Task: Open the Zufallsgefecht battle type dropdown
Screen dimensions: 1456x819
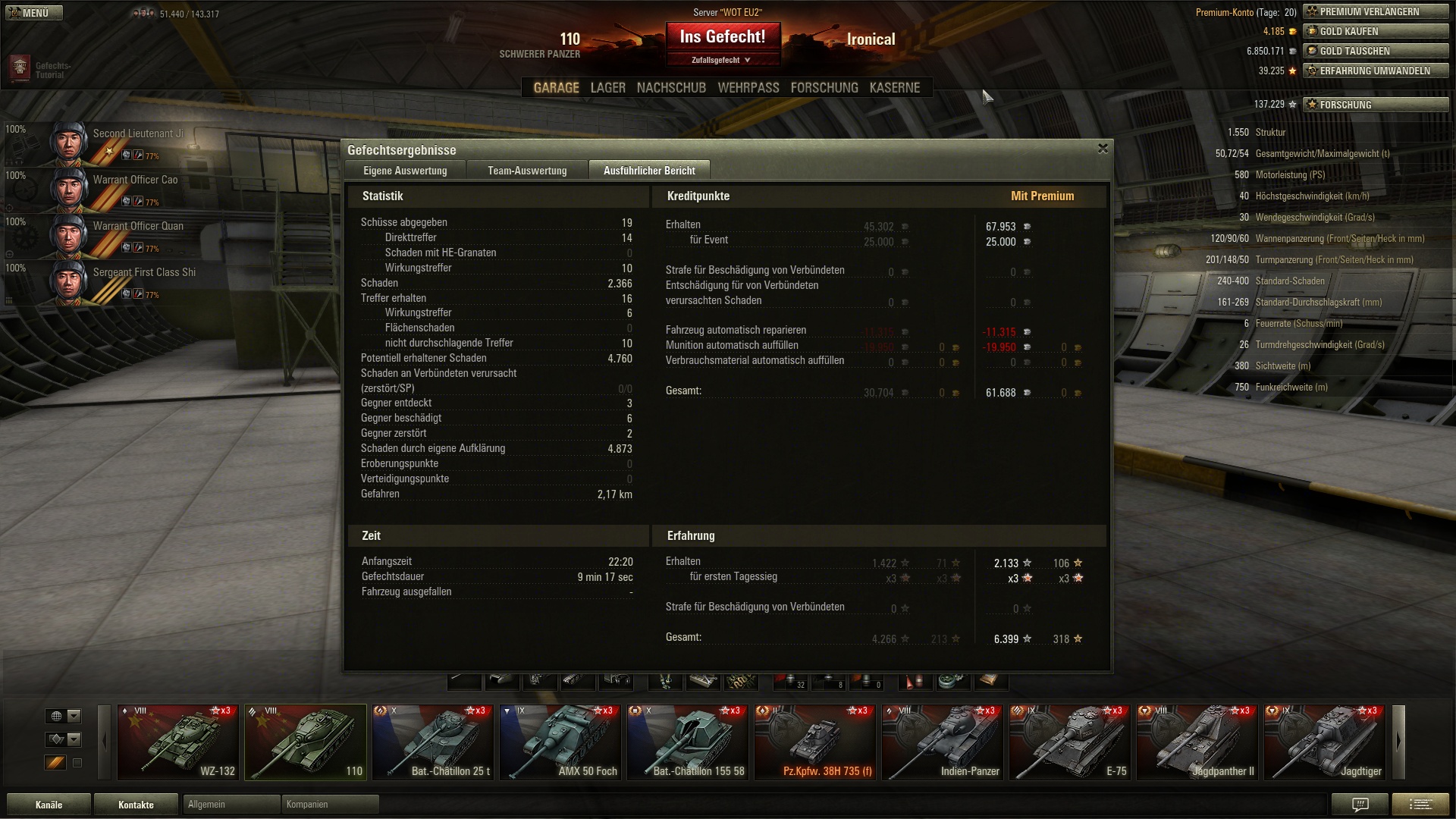Action: coord(721,60)
